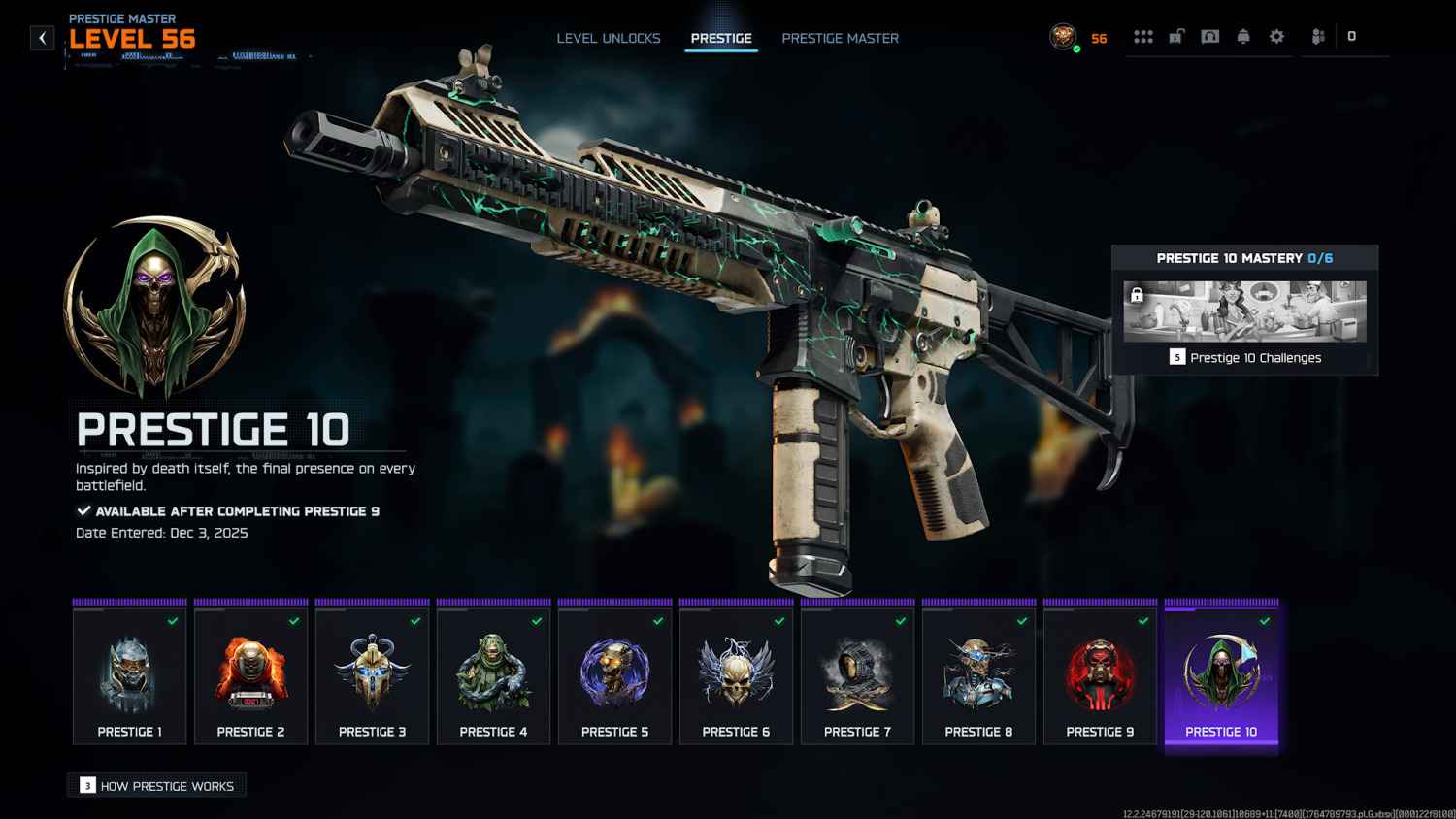The height and width of the screenshot is (819, 1456).
Task: Select the Prestige 1 tile
Action: coord(130,675)
